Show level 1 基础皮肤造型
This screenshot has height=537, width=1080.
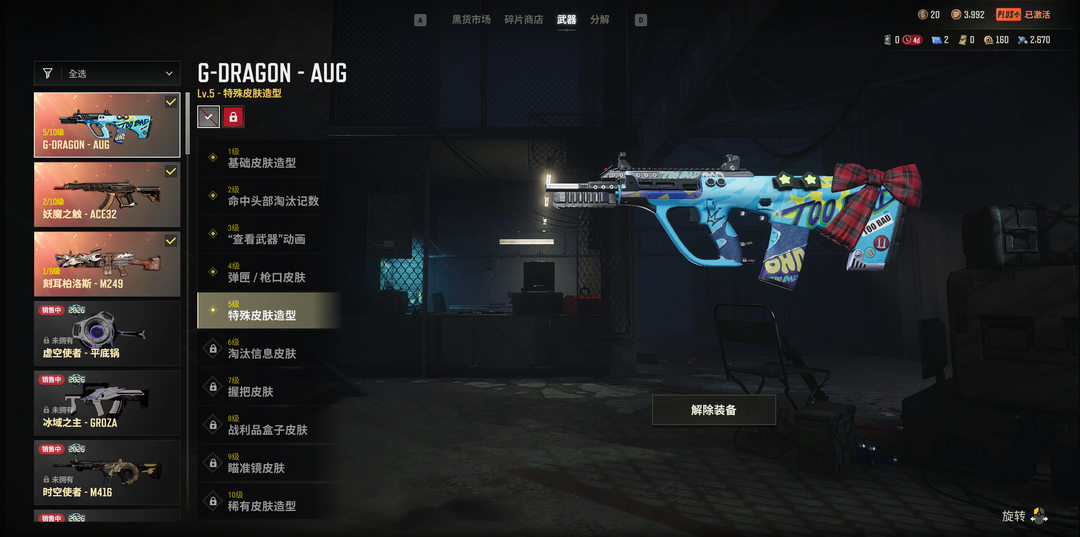pyautogui.click(x=268, y=158)
